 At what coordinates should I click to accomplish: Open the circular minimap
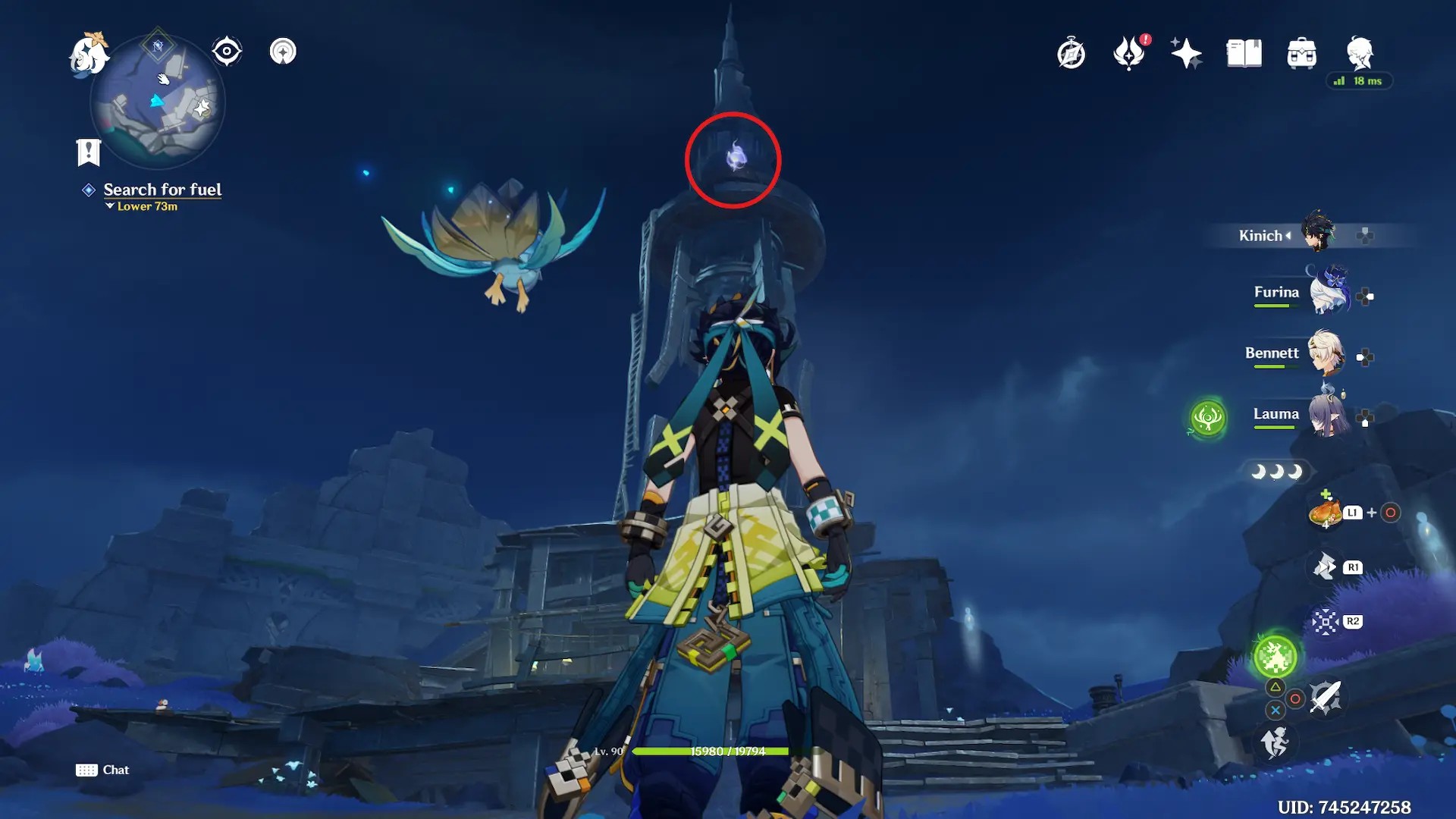[158, 102]
